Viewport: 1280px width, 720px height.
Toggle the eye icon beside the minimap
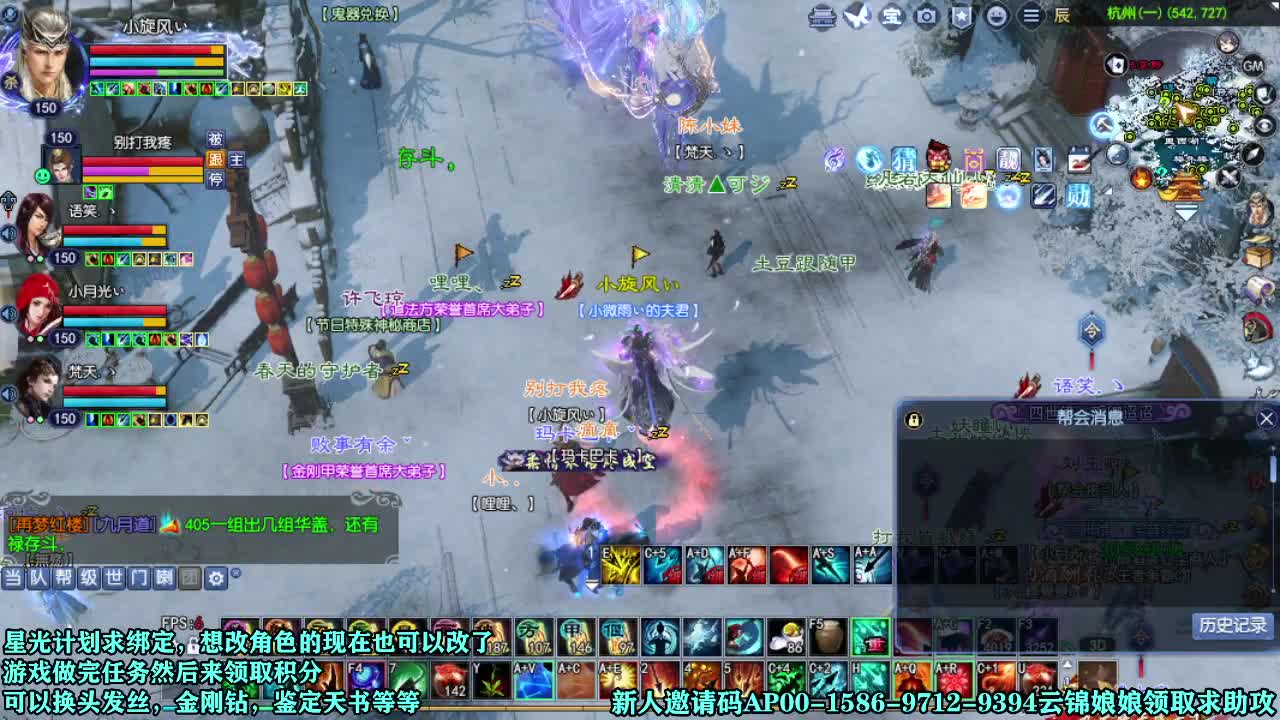[x=1265, y=126]
